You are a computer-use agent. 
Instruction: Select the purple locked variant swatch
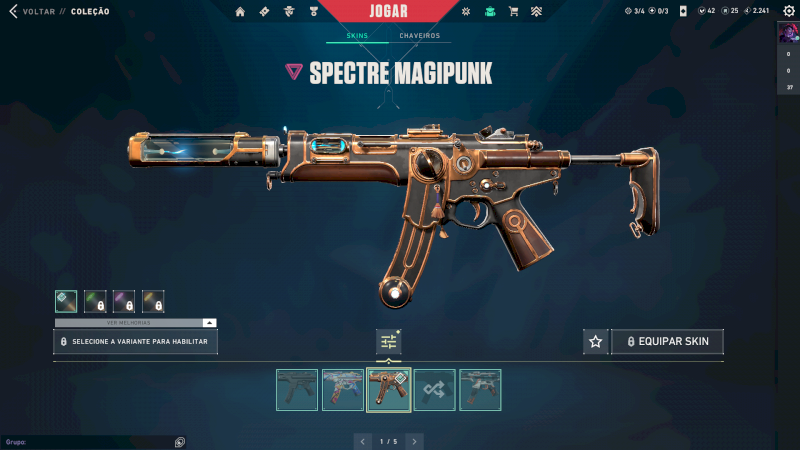click(124, 301)
